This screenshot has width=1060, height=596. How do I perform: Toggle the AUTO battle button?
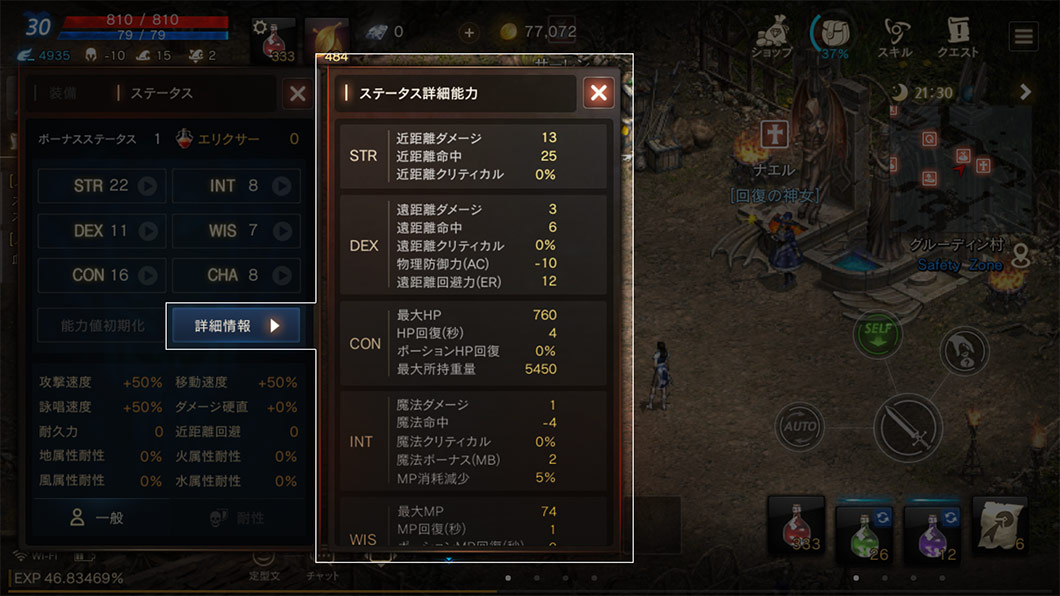click(800, 427)
